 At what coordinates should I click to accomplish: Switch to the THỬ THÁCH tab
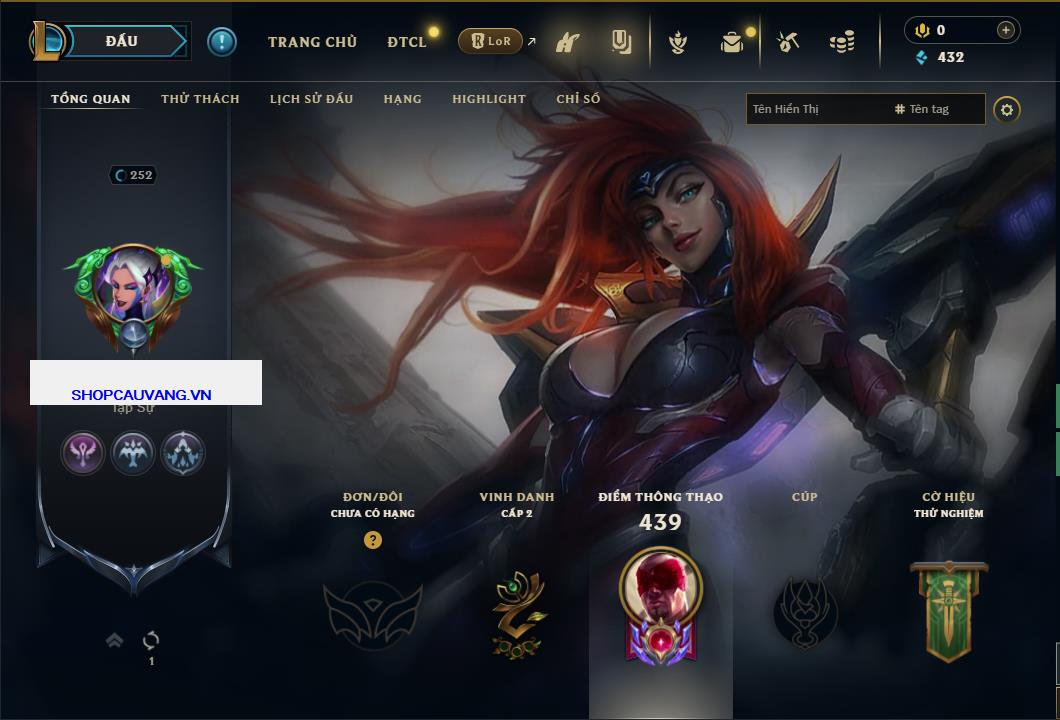coord(200,99)
